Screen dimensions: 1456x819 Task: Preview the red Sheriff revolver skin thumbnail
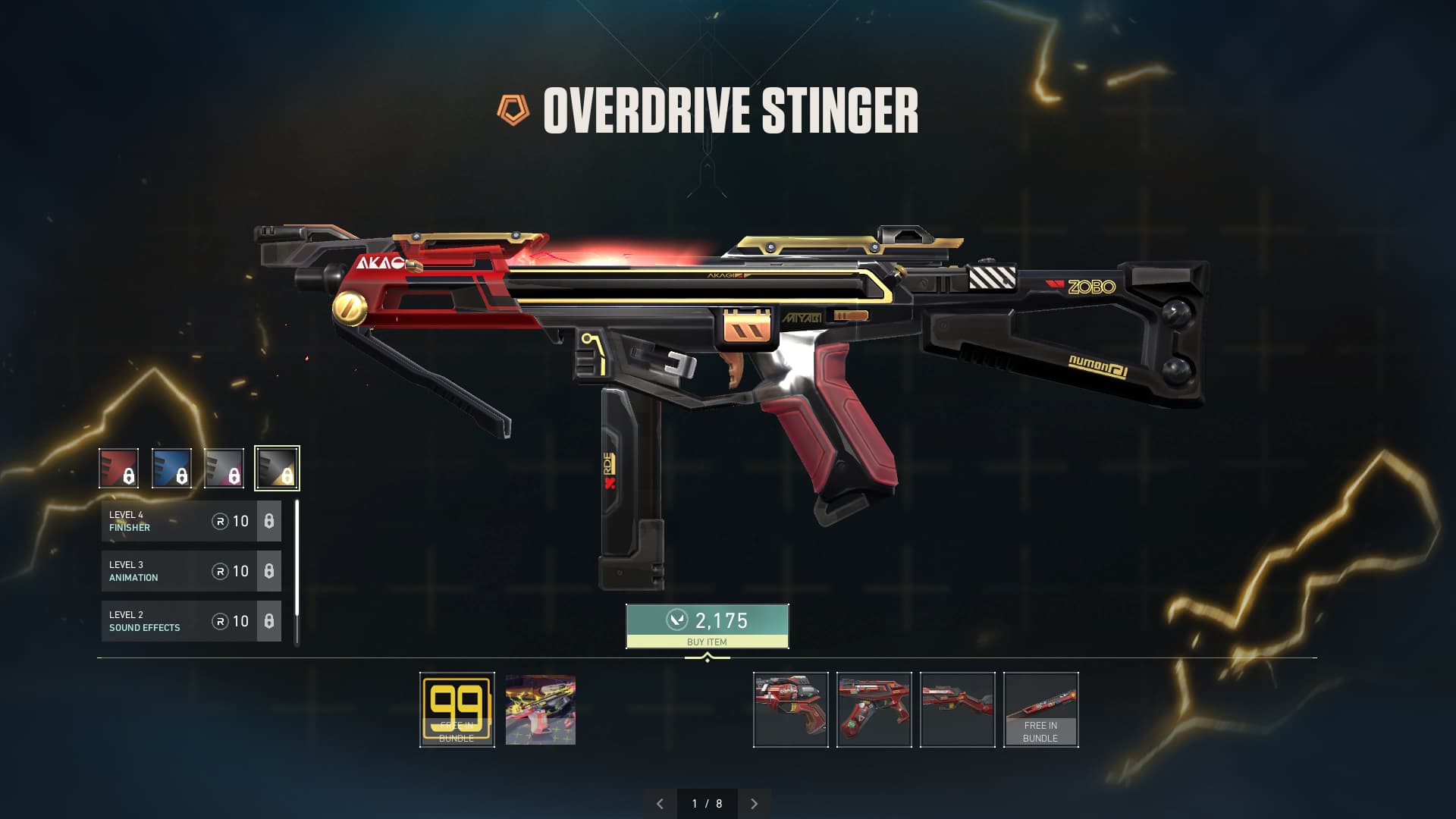pyautogui.click(x=790, y=710)
